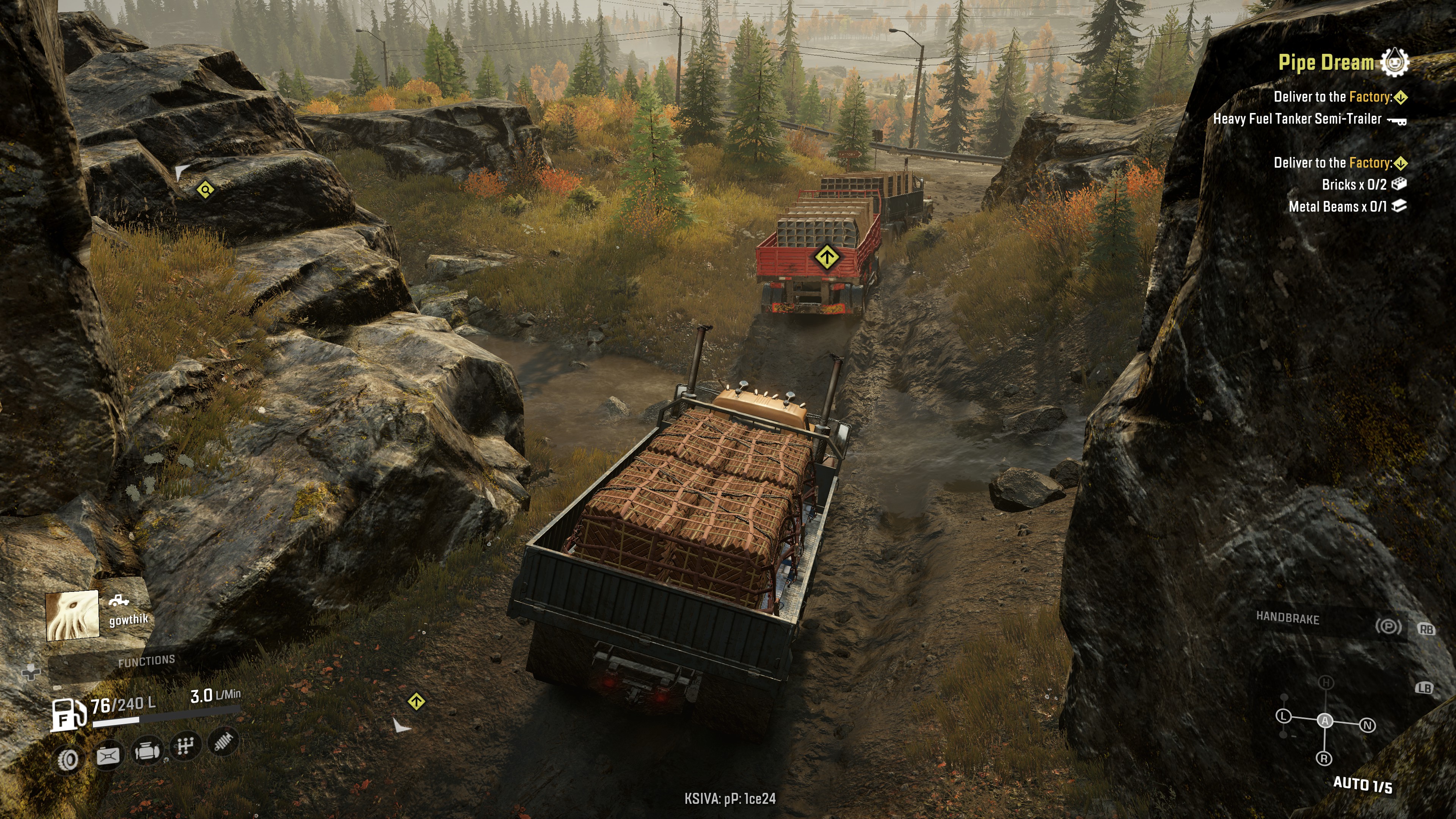Select the Auto gear (A)

click(1325, 721)
